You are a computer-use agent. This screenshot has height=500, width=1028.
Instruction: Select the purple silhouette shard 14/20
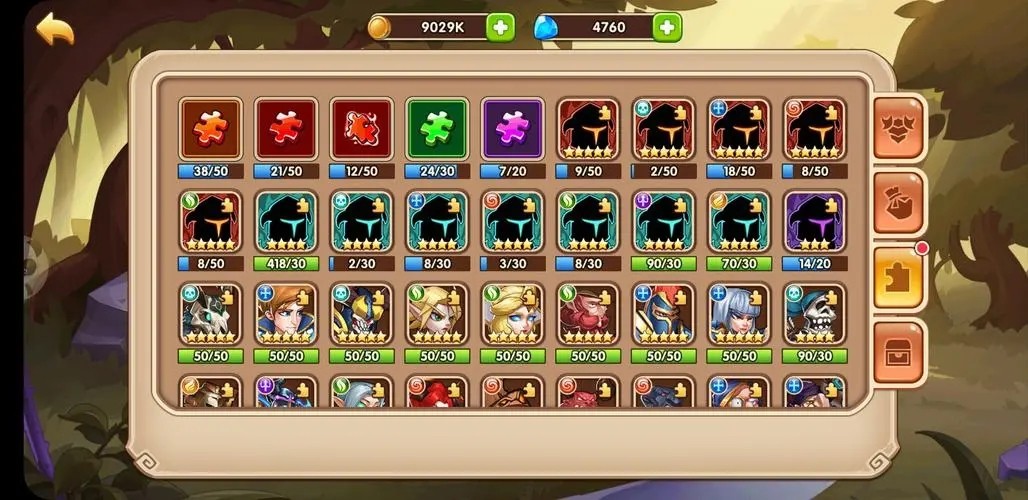coord(814,222)
